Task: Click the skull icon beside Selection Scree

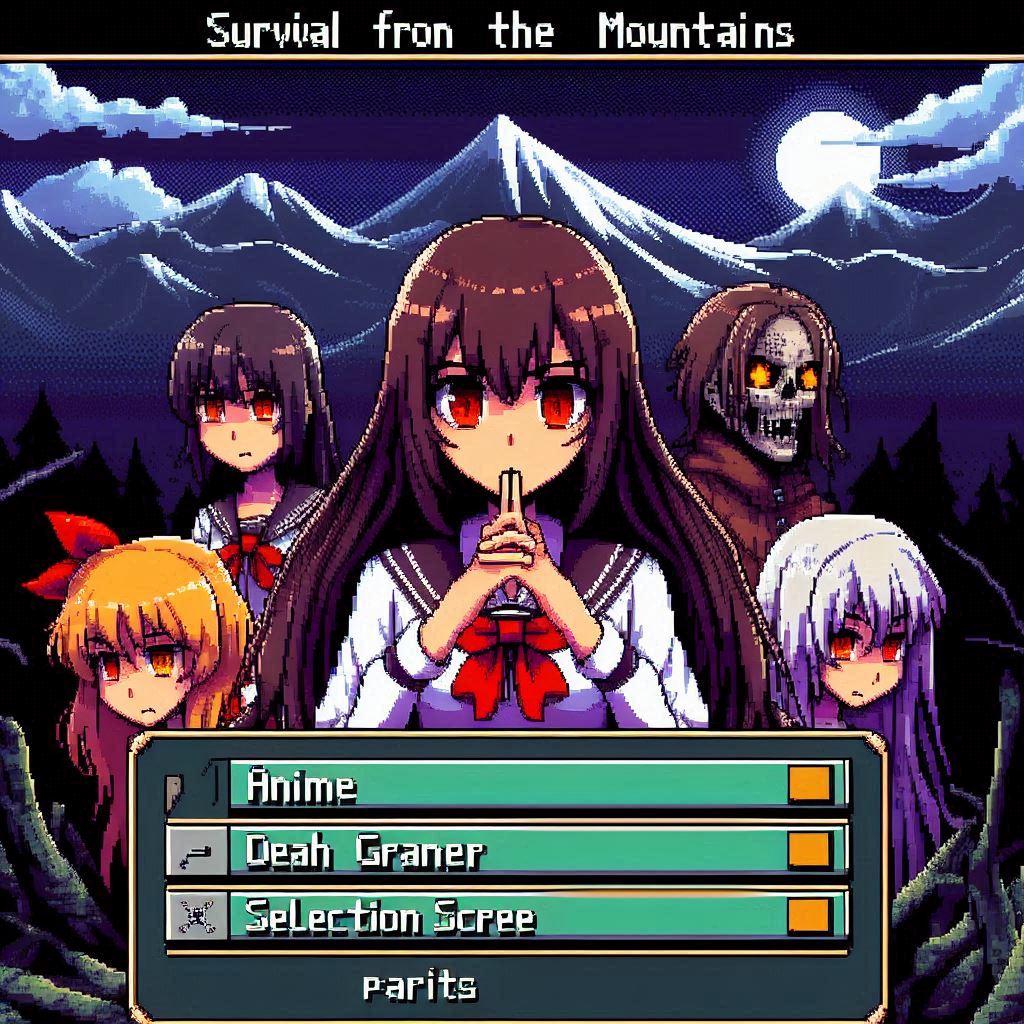Action: click(194, 915)
